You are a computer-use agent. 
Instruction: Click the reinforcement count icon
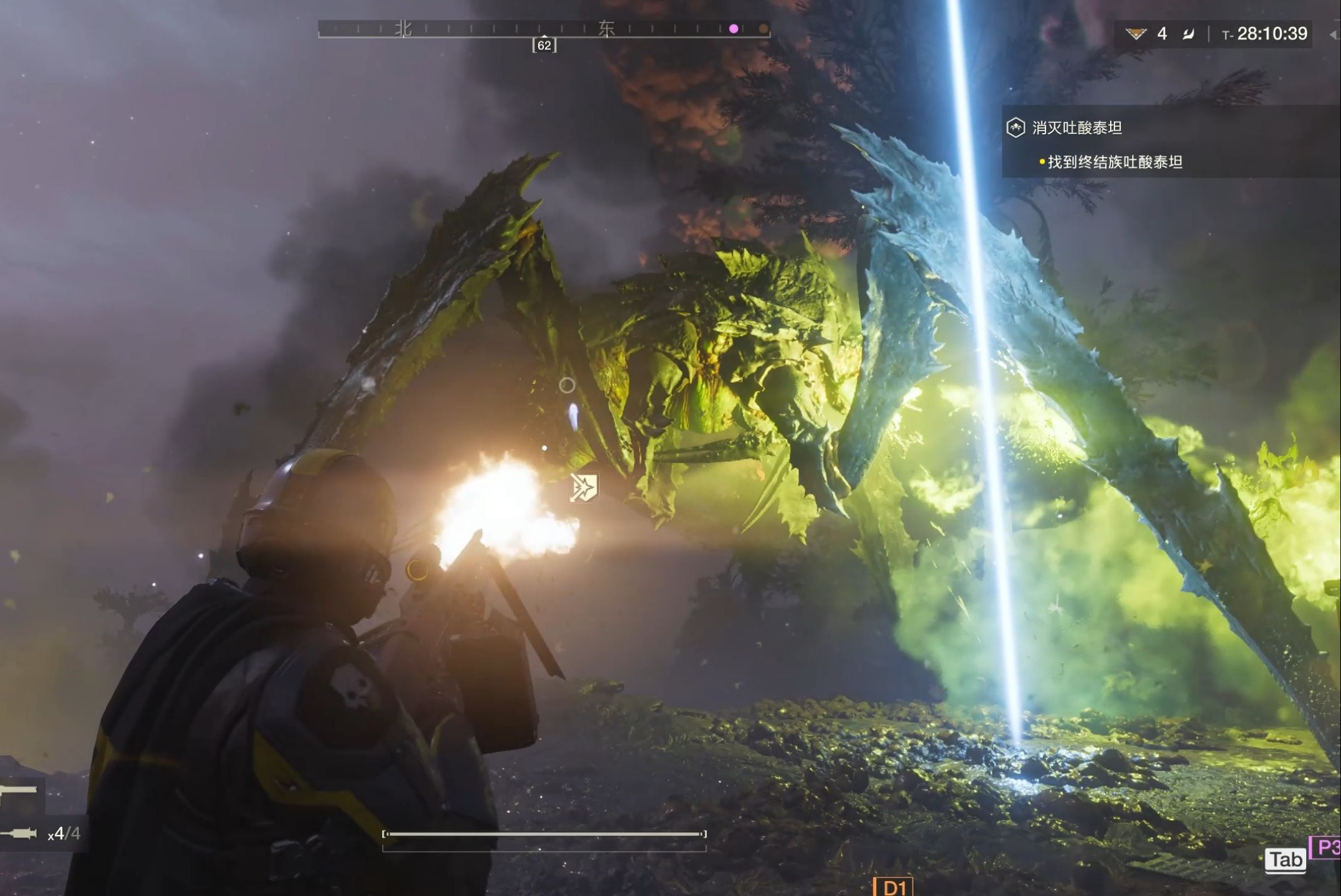[x=1136, y=34]
